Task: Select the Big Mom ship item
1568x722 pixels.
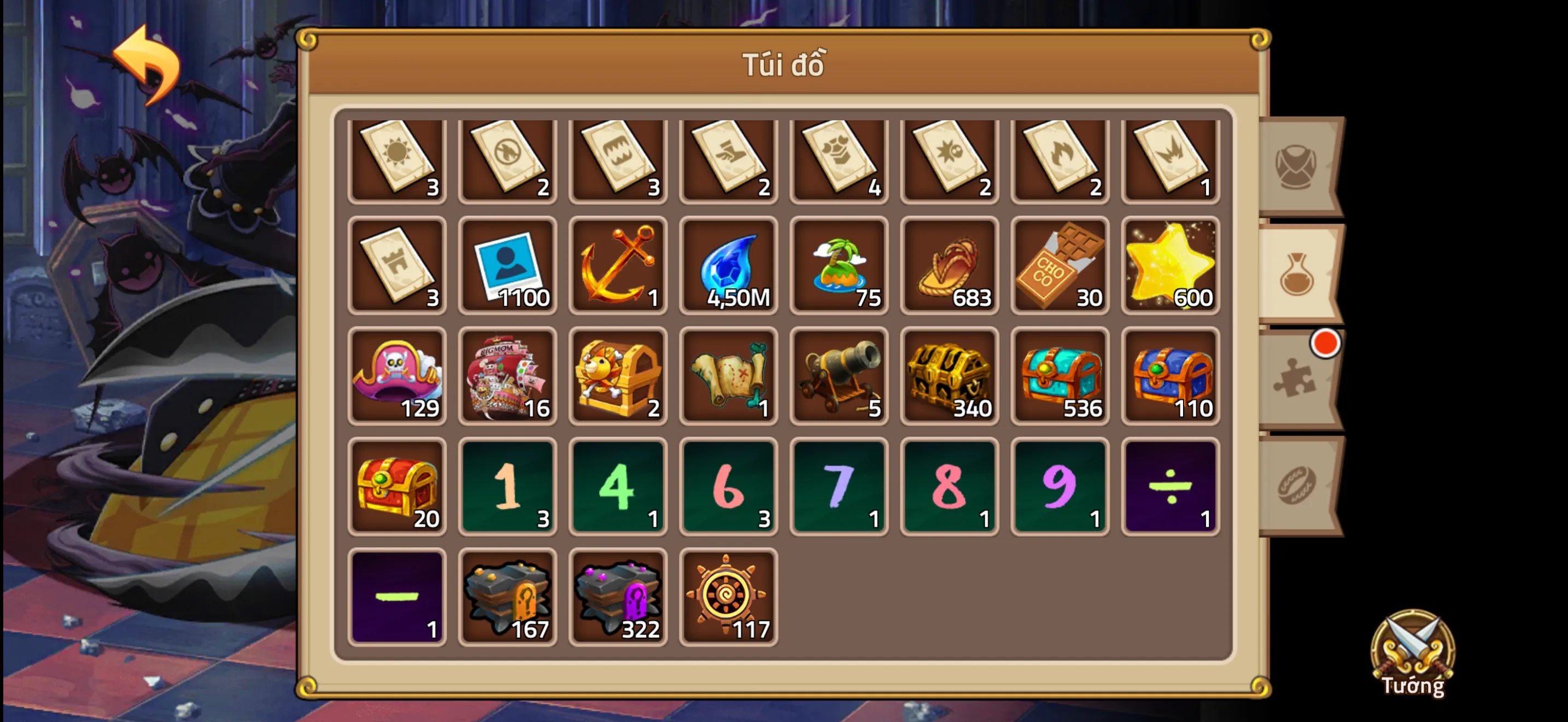Action: point(507,376)
